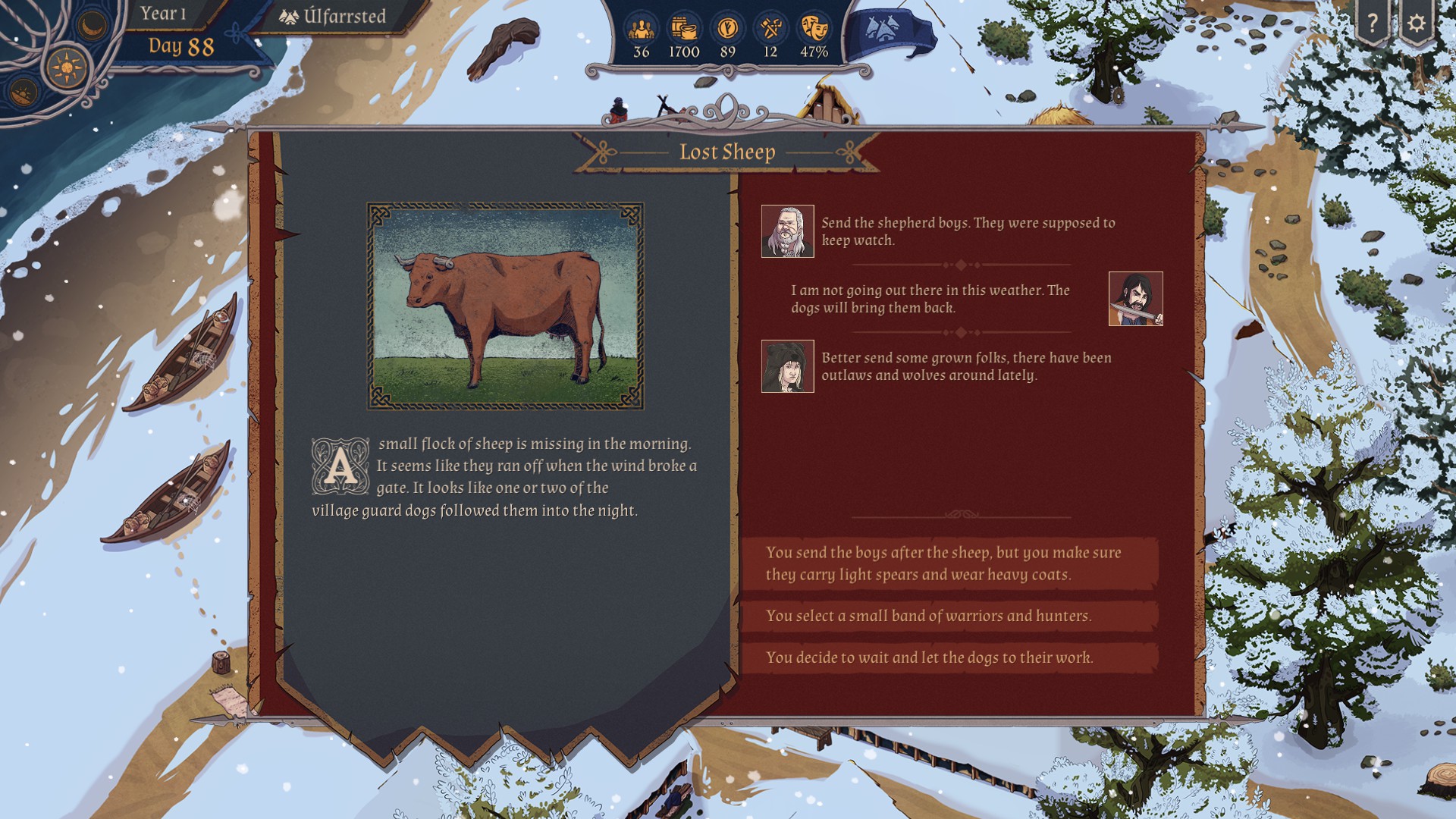This screenshot has height=819, width=1456.
Task: Open the blue clan banner
Action: click(x=889, y=32)
